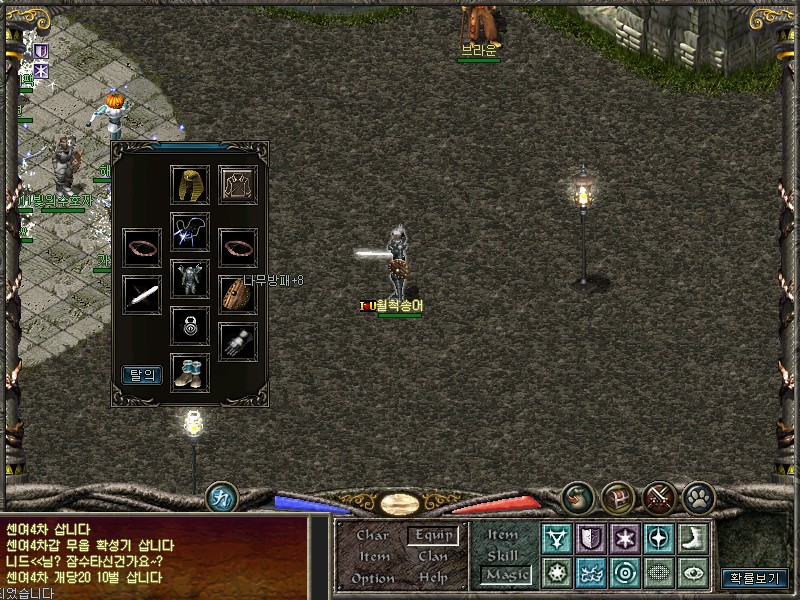Open the Equip menu
The width and height of the screenshot is (800, 600).
point(433,535)
